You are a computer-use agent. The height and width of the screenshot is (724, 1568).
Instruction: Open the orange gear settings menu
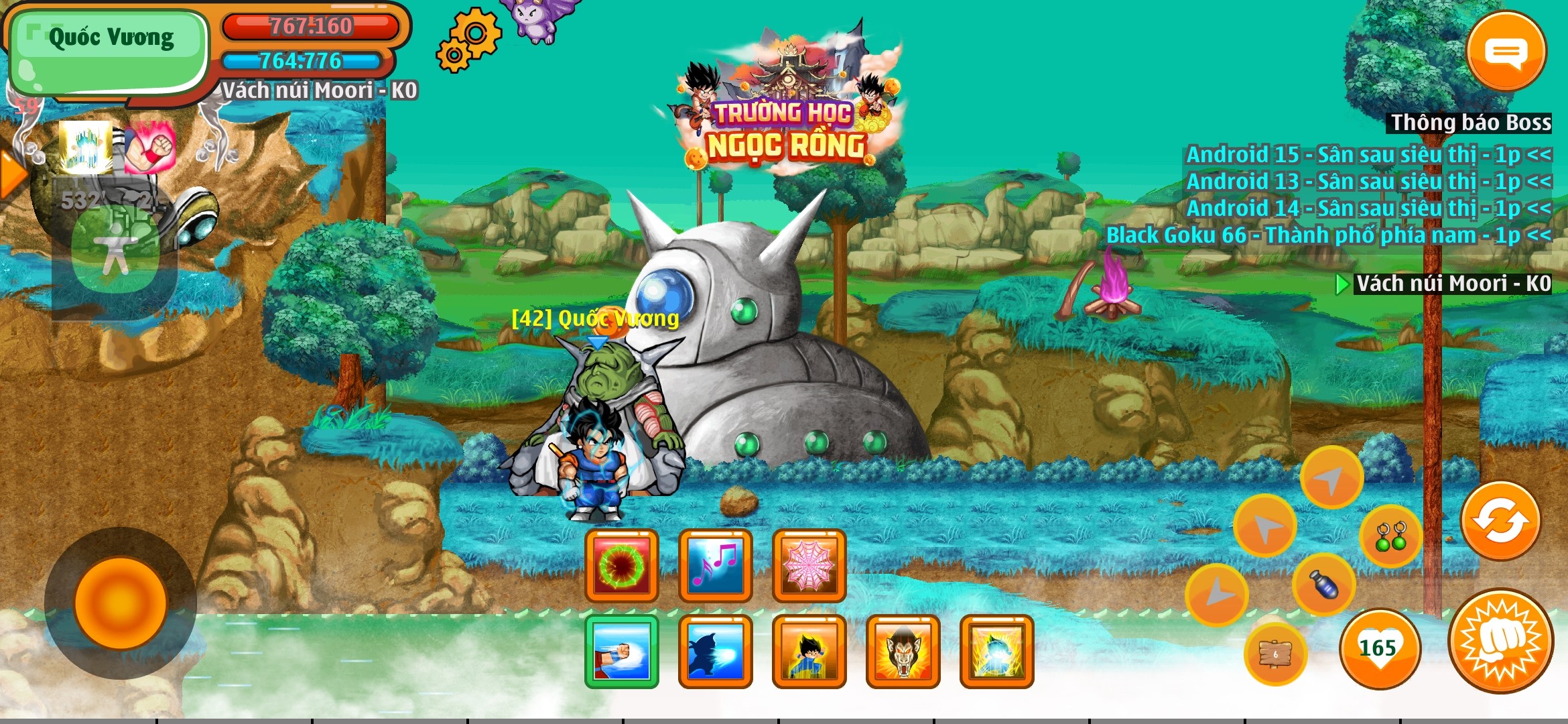(468, 40)
